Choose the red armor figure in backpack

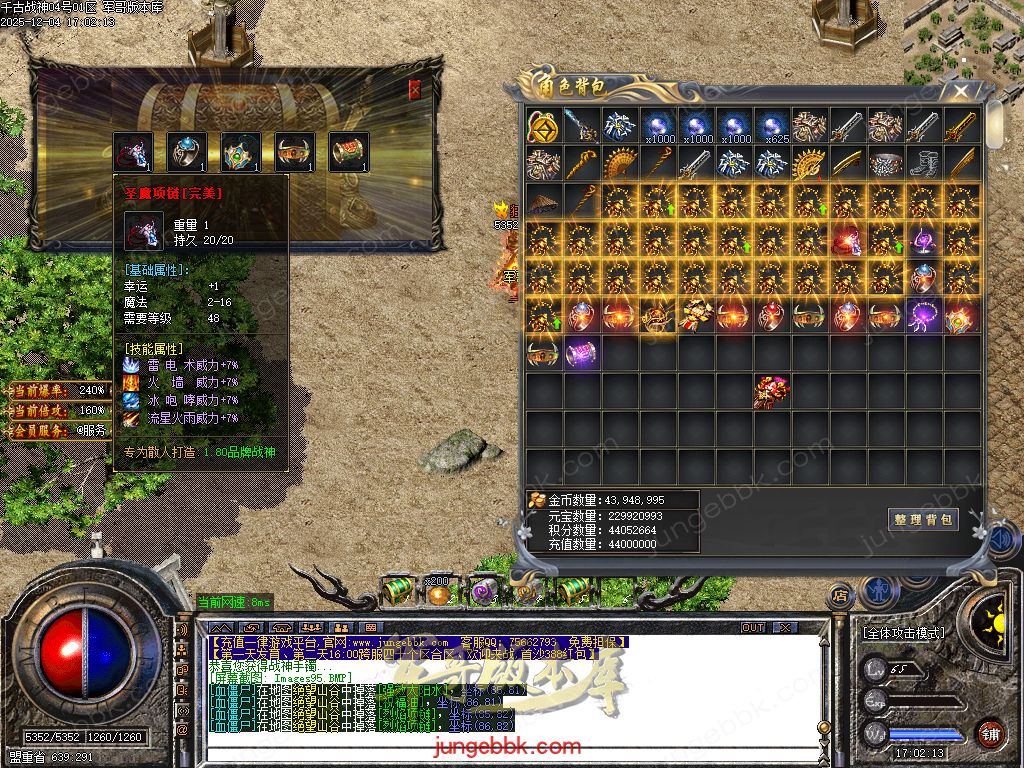[x=772, y=391]
